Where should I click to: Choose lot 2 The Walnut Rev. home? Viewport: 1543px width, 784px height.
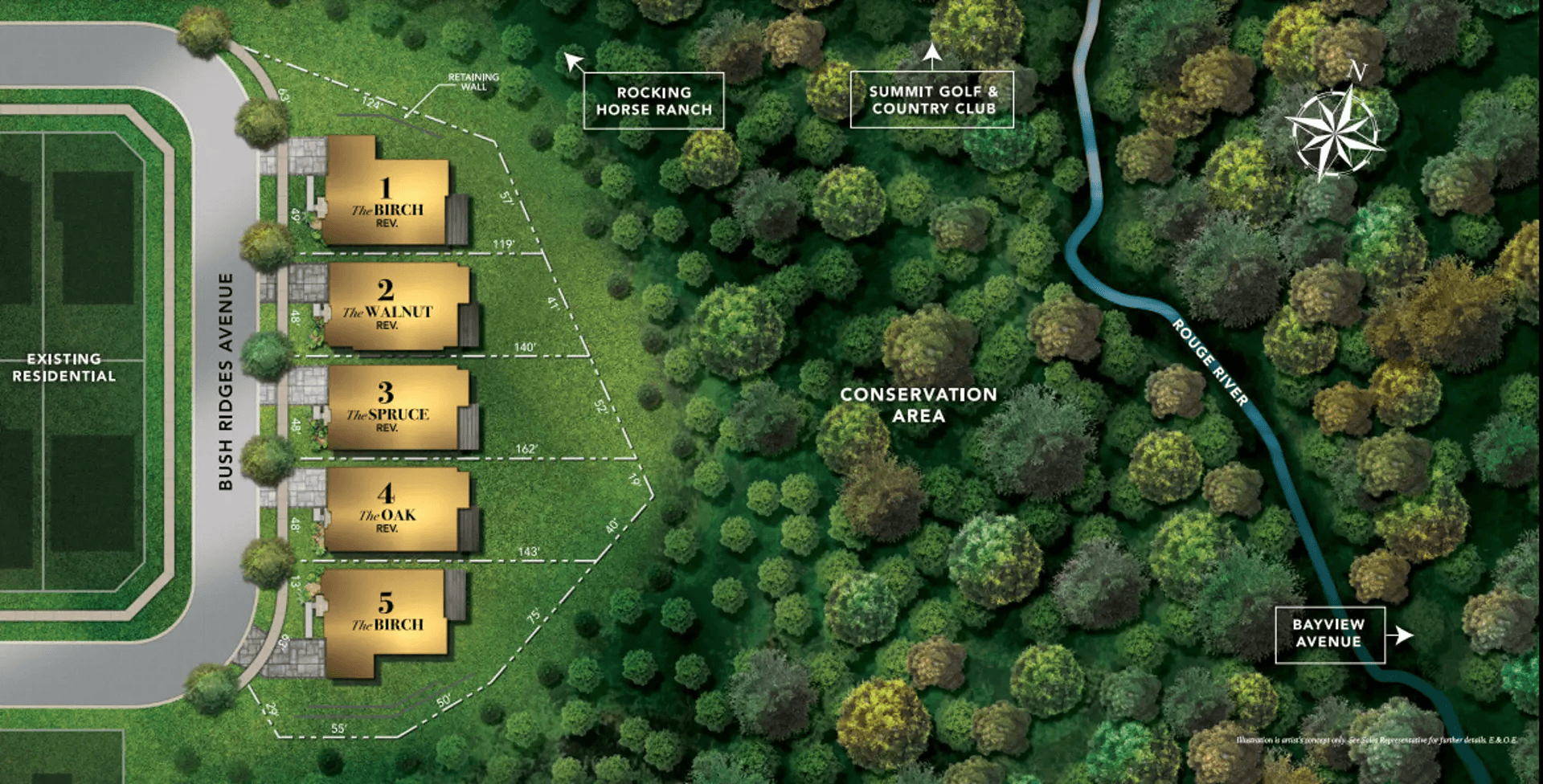tap(389, 307)
